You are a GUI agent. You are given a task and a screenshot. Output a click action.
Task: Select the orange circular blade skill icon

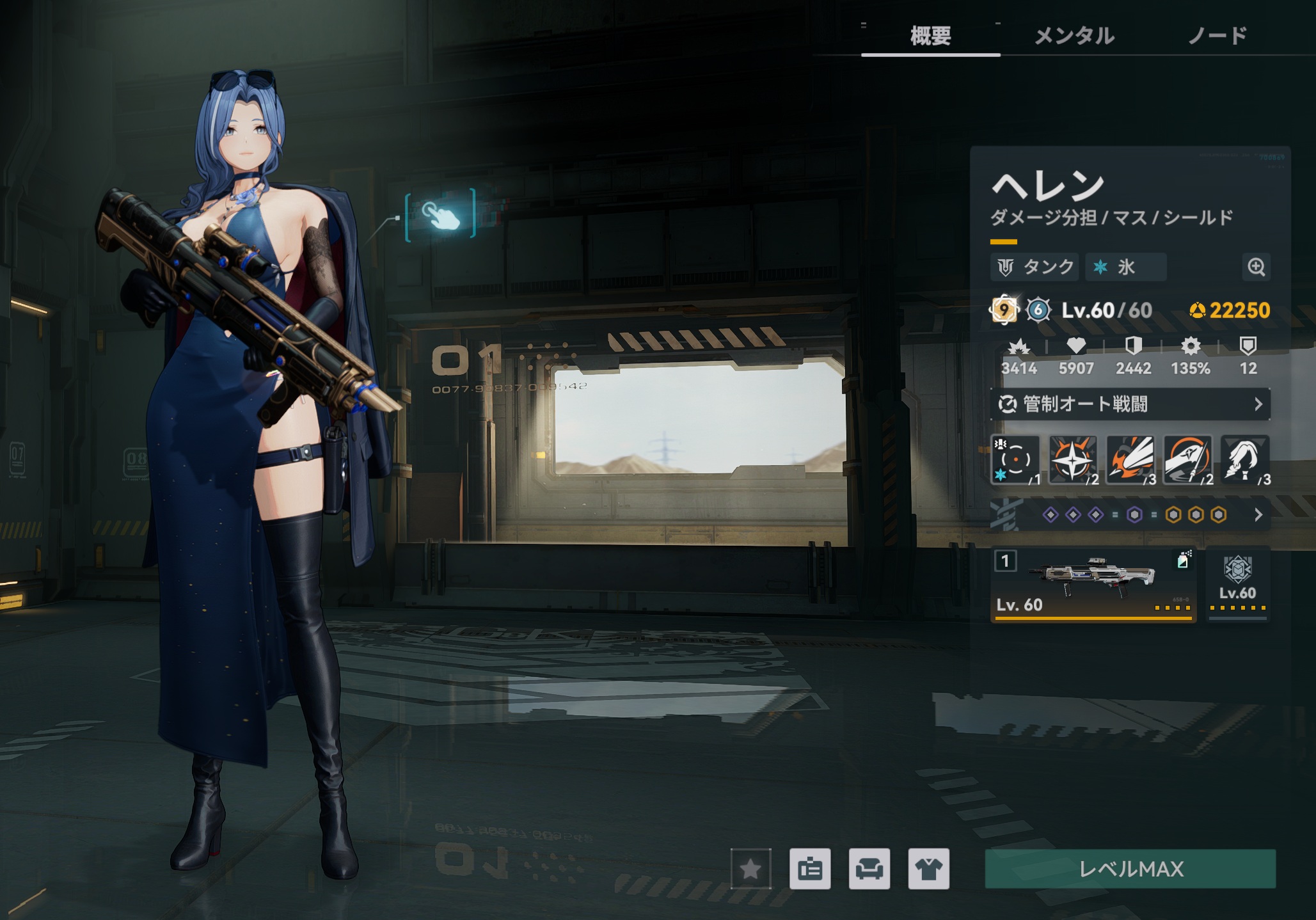pyautogui.click(x=1187, y=460)
